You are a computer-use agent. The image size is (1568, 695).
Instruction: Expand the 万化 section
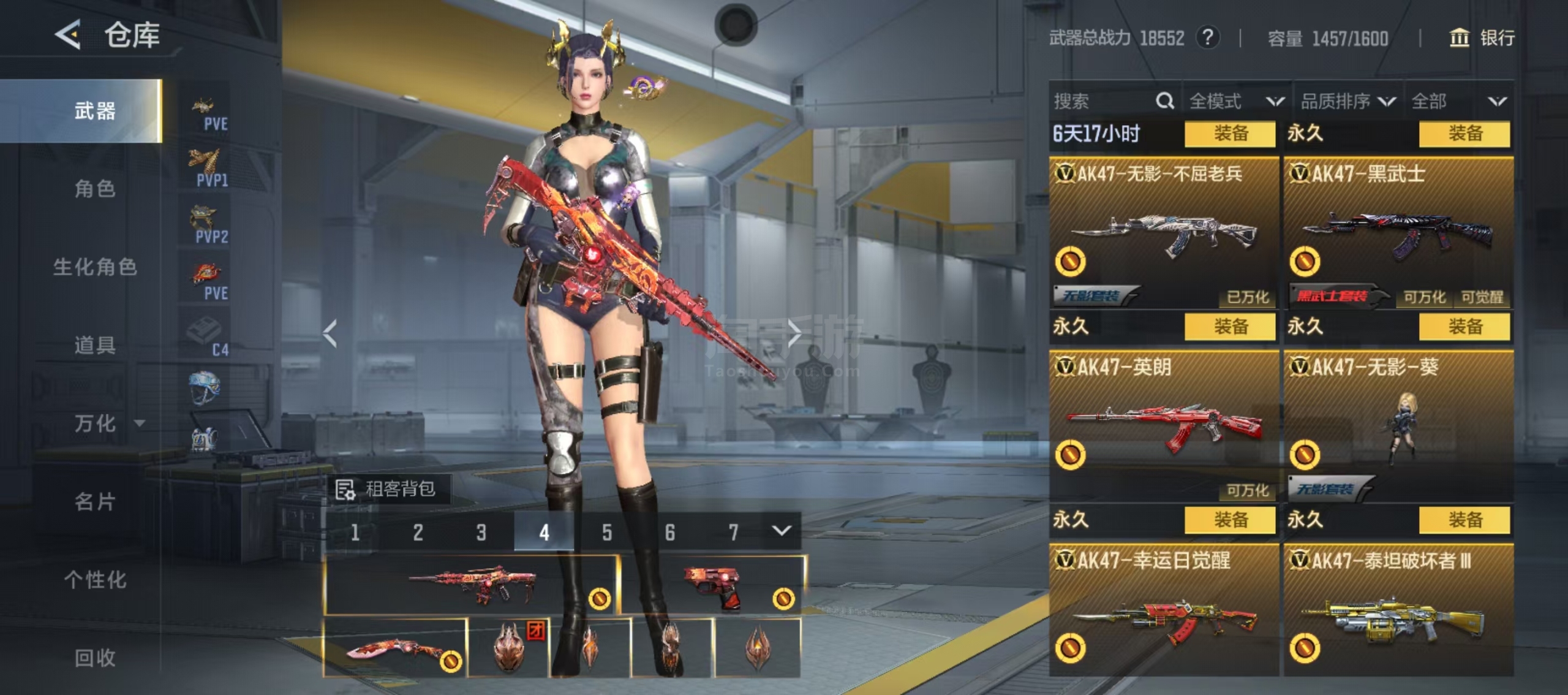point(104,423)
